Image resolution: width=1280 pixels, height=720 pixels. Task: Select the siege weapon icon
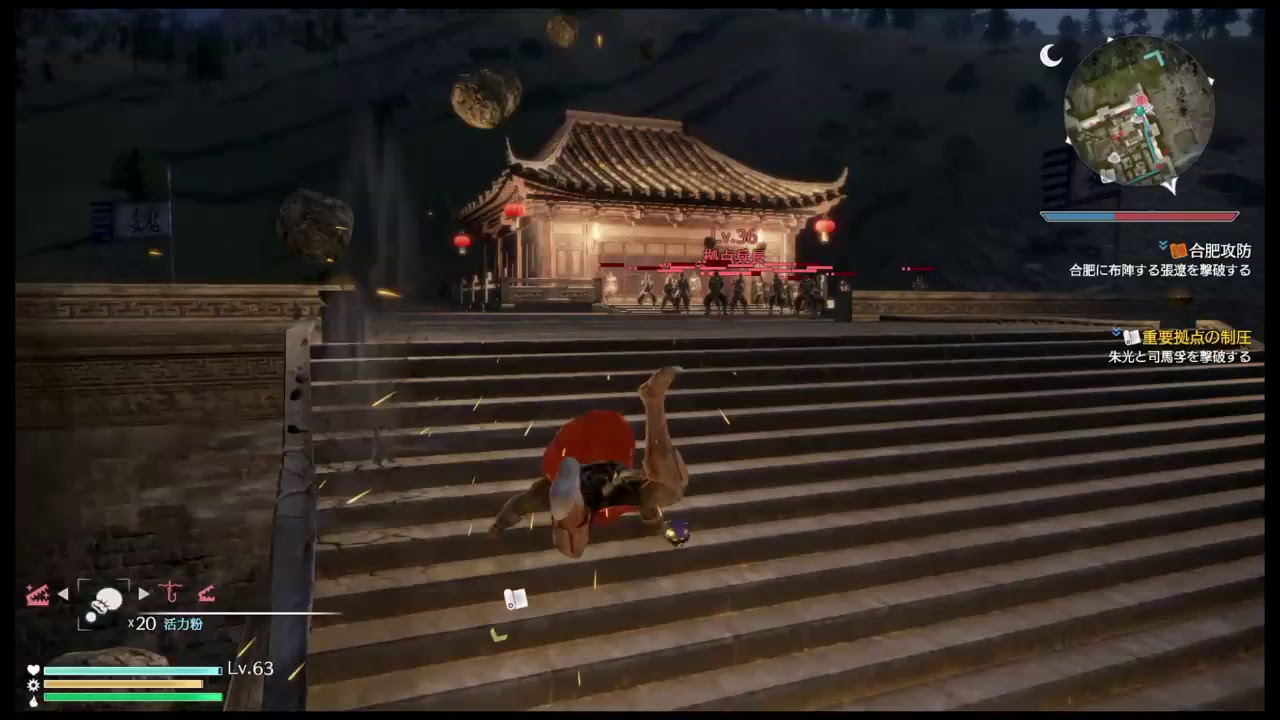pyautogui.click(x=207, y=594)
